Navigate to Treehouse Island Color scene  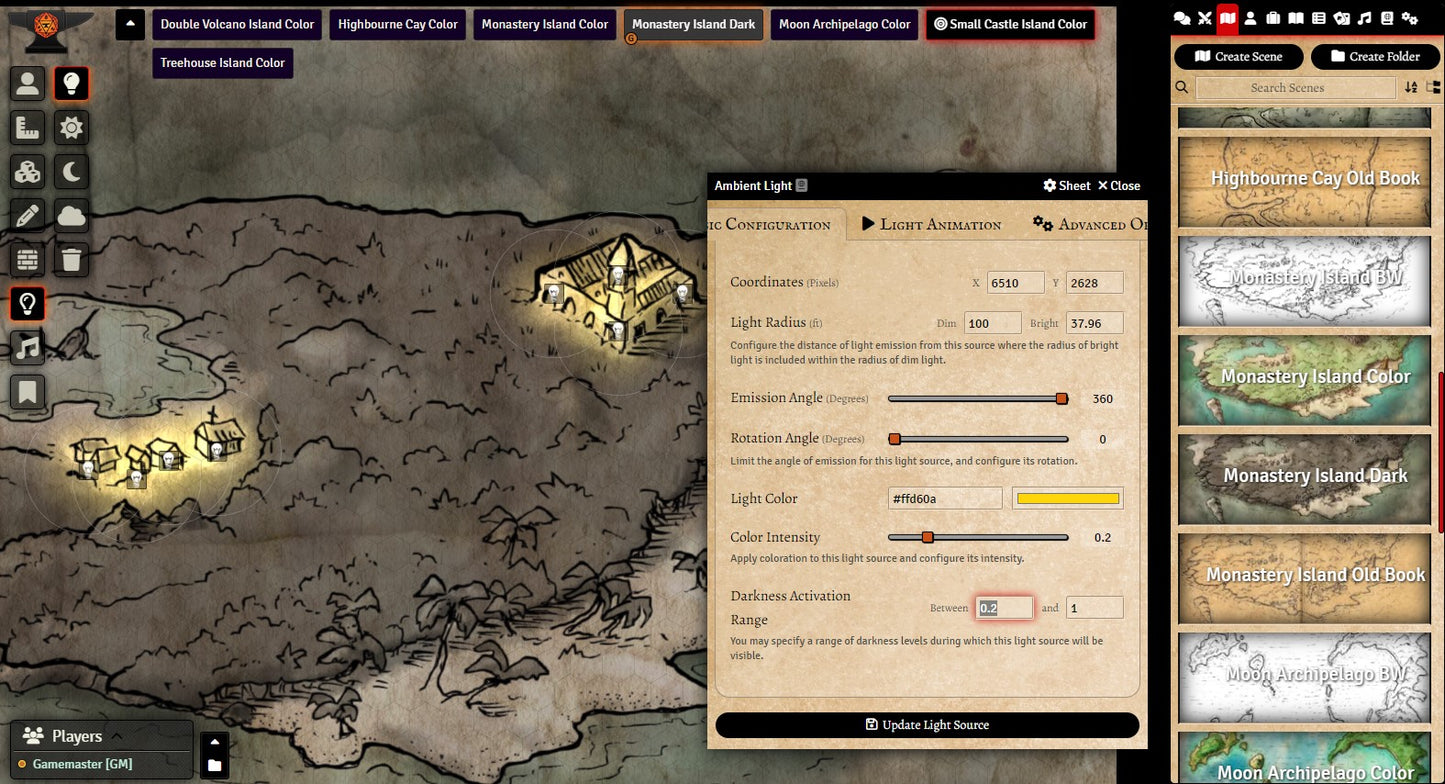(222, 63)
